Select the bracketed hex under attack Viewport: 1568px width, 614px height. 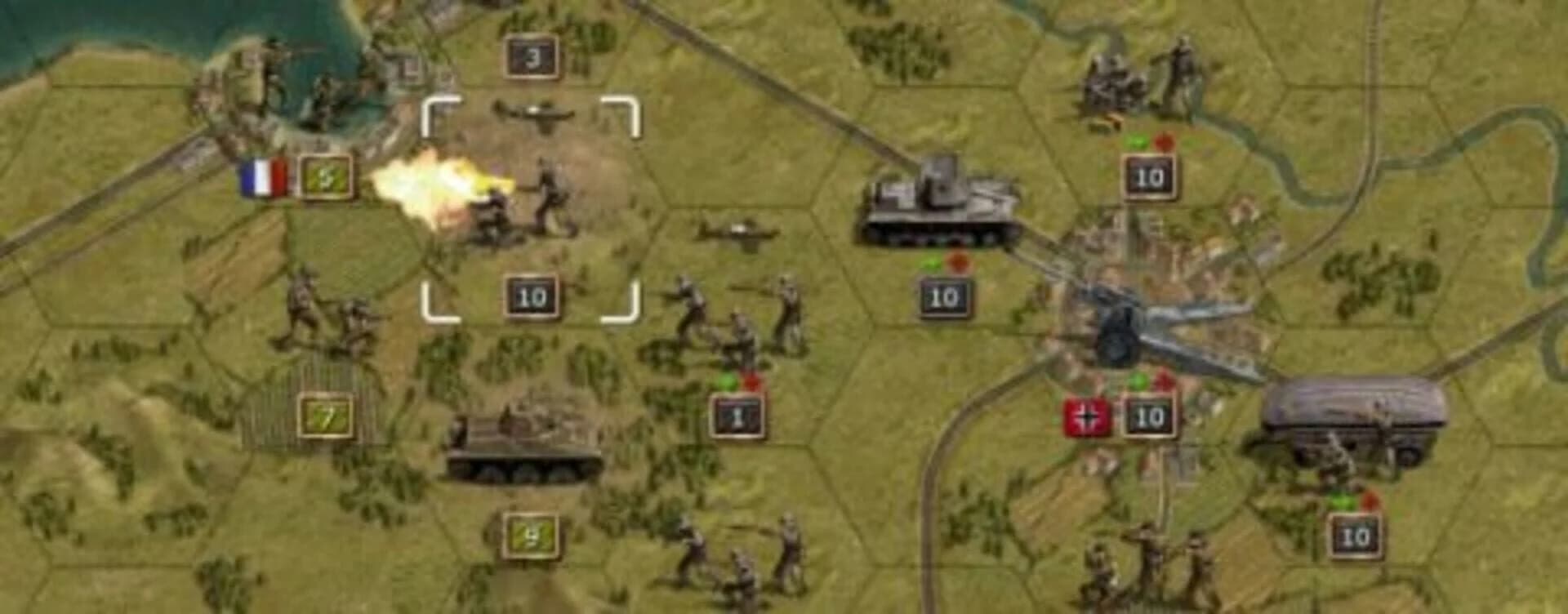pos(532,204)
